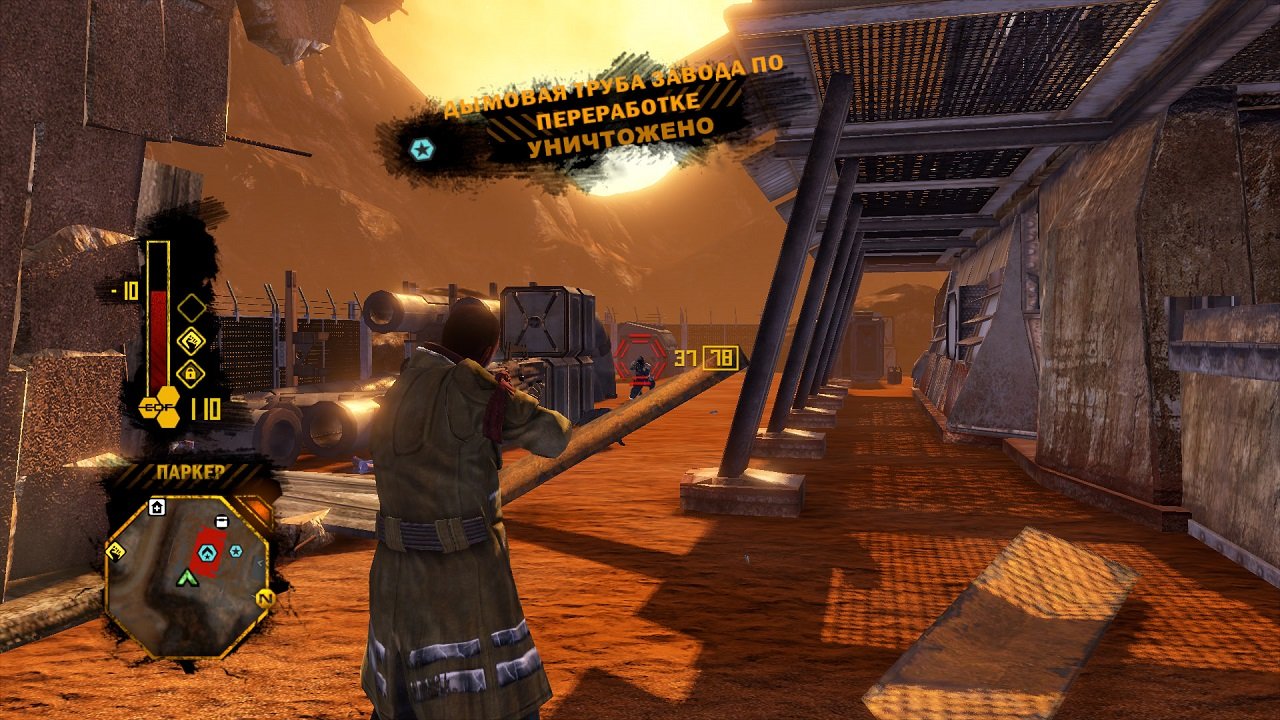1280x720 pixels.
Task: Click the EOF salvage hexagon icon
Action: coord(158,407)
